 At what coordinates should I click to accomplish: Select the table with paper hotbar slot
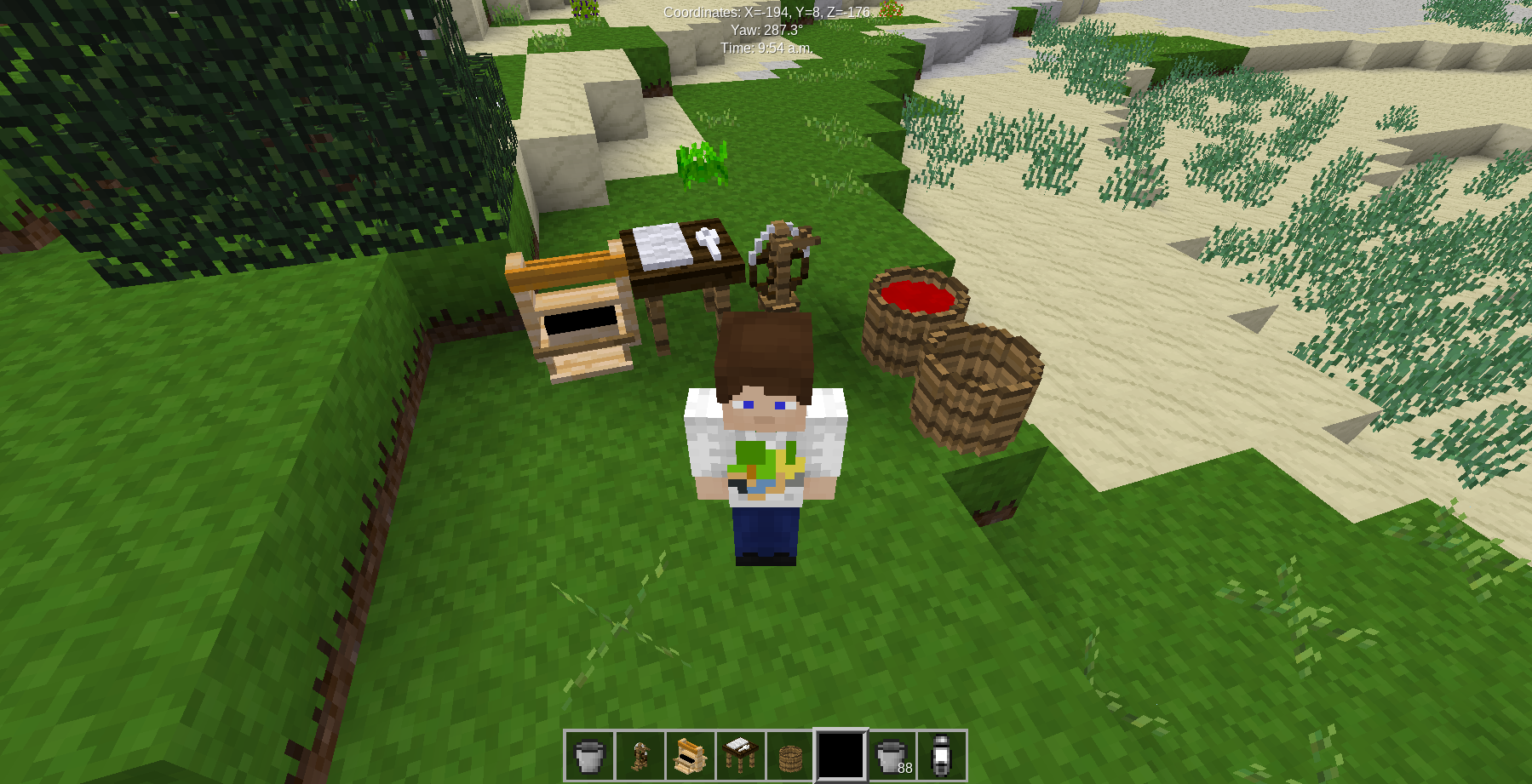740,755
